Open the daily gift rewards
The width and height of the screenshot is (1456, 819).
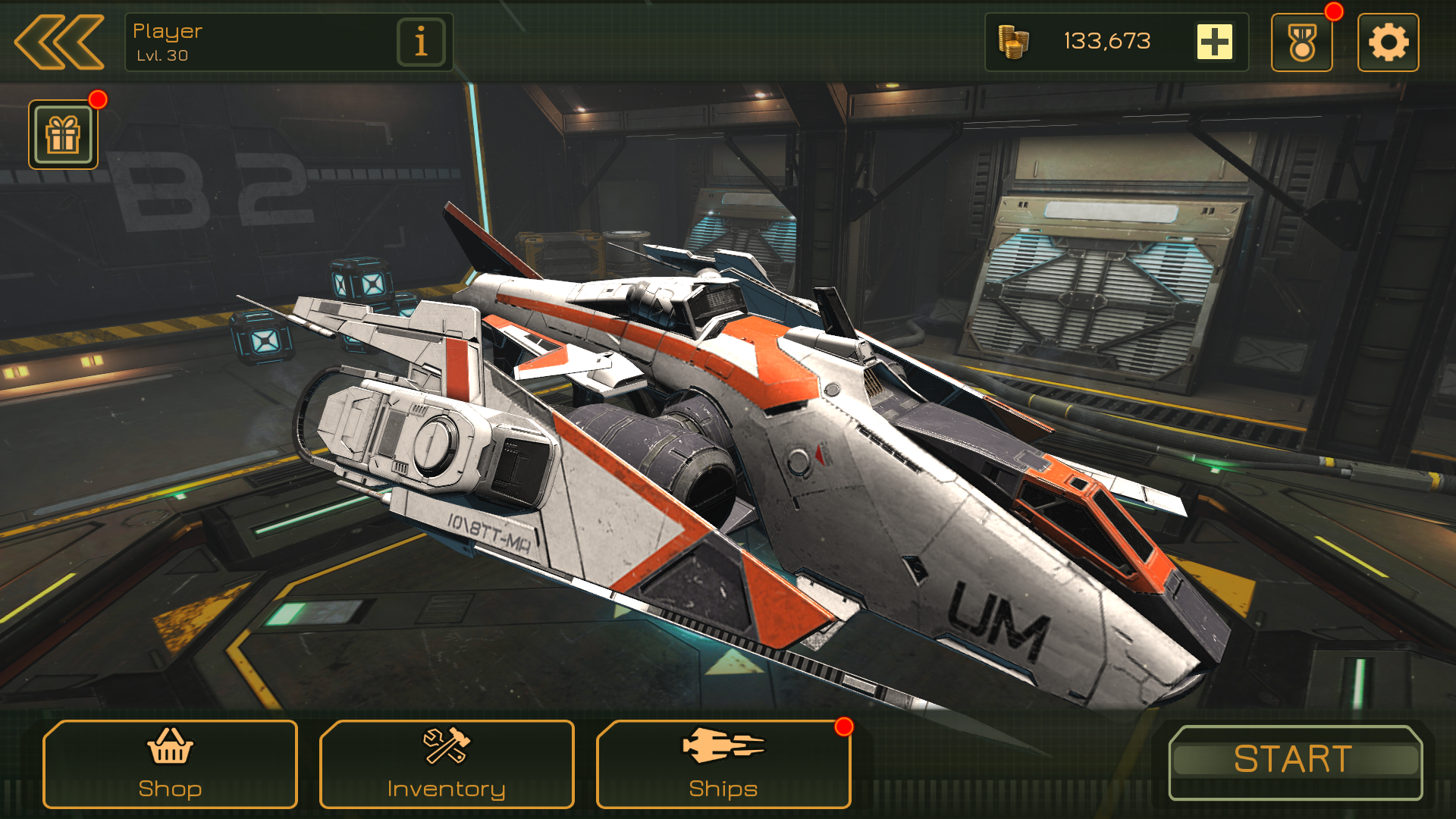tap(64, 135)
